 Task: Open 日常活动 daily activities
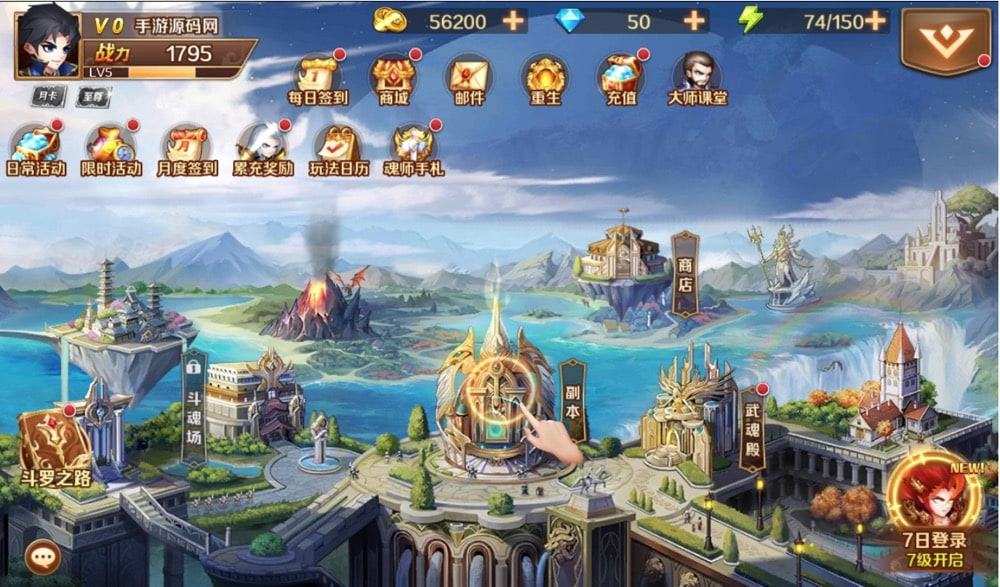point(36,148)
